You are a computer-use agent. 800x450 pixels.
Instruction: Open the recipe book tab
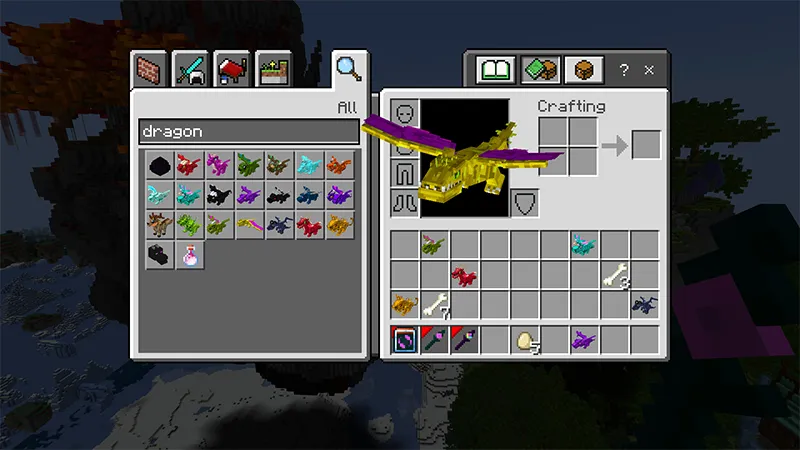point(494,70)
